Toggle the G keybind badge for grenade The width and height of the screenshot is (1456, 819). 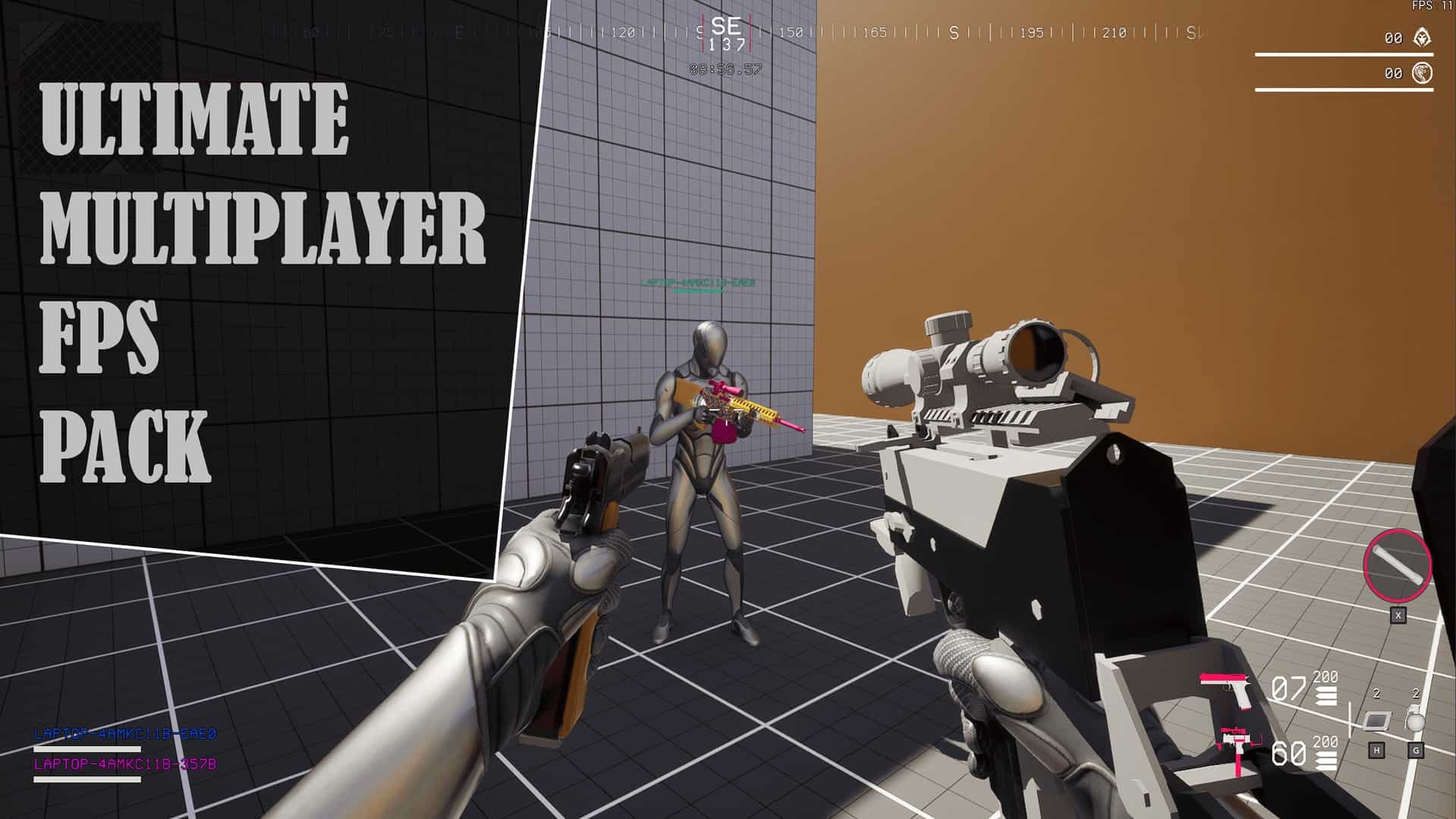point(1416,750)
